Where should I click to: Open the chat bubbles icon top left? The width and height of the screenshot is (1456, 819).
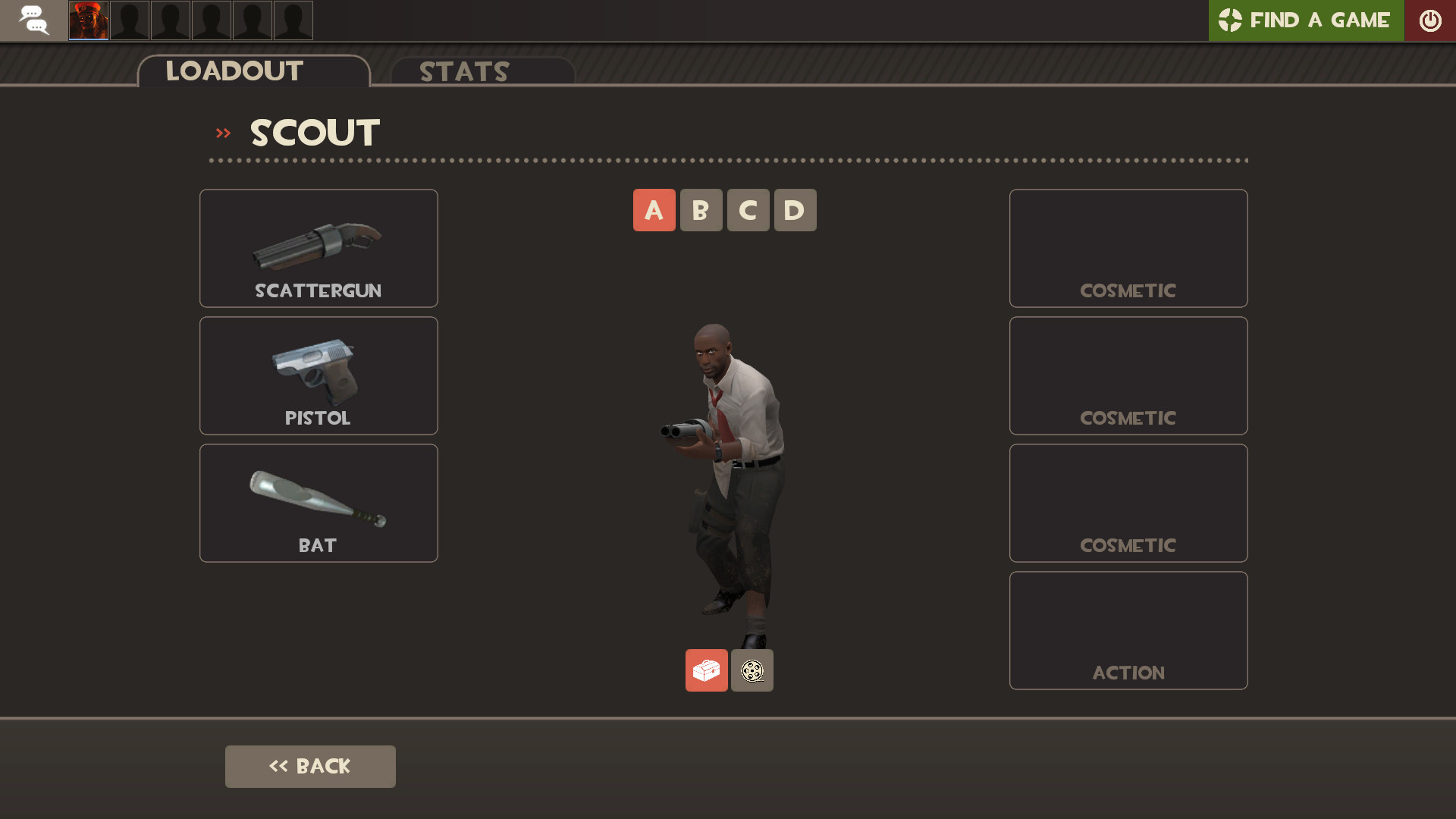[33, 20]
